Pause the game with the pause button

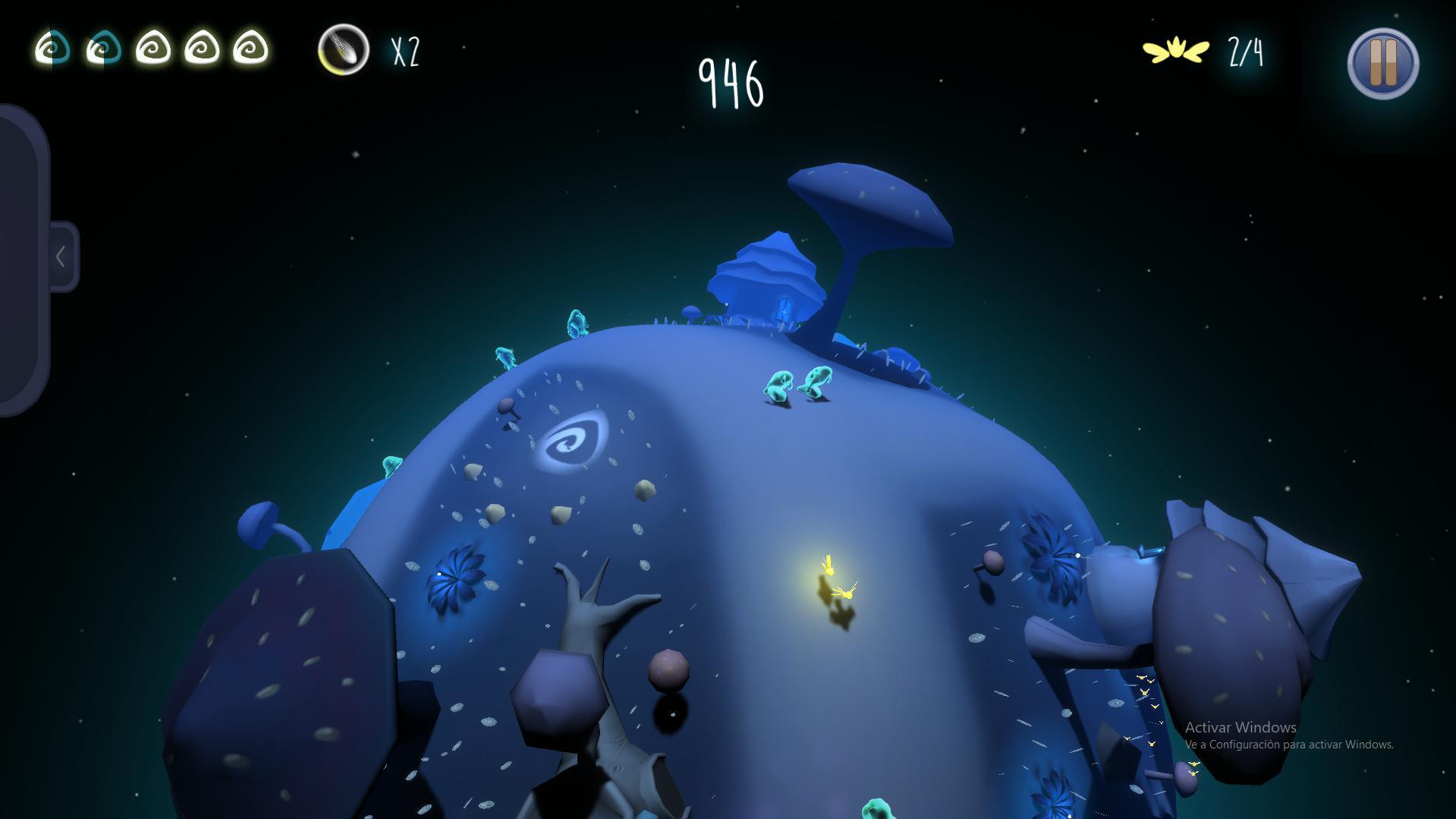pos(1383,64)
